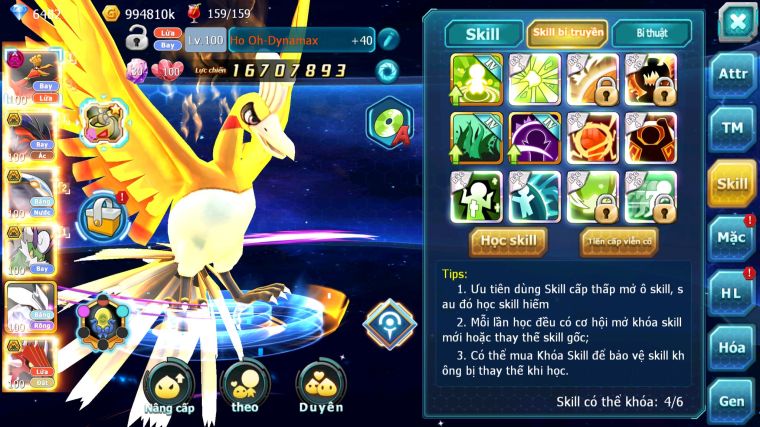Image resolution: width=760 pixels, height=427 pixels.
Task: Open the Attr side tab
Action: (732, 74)
